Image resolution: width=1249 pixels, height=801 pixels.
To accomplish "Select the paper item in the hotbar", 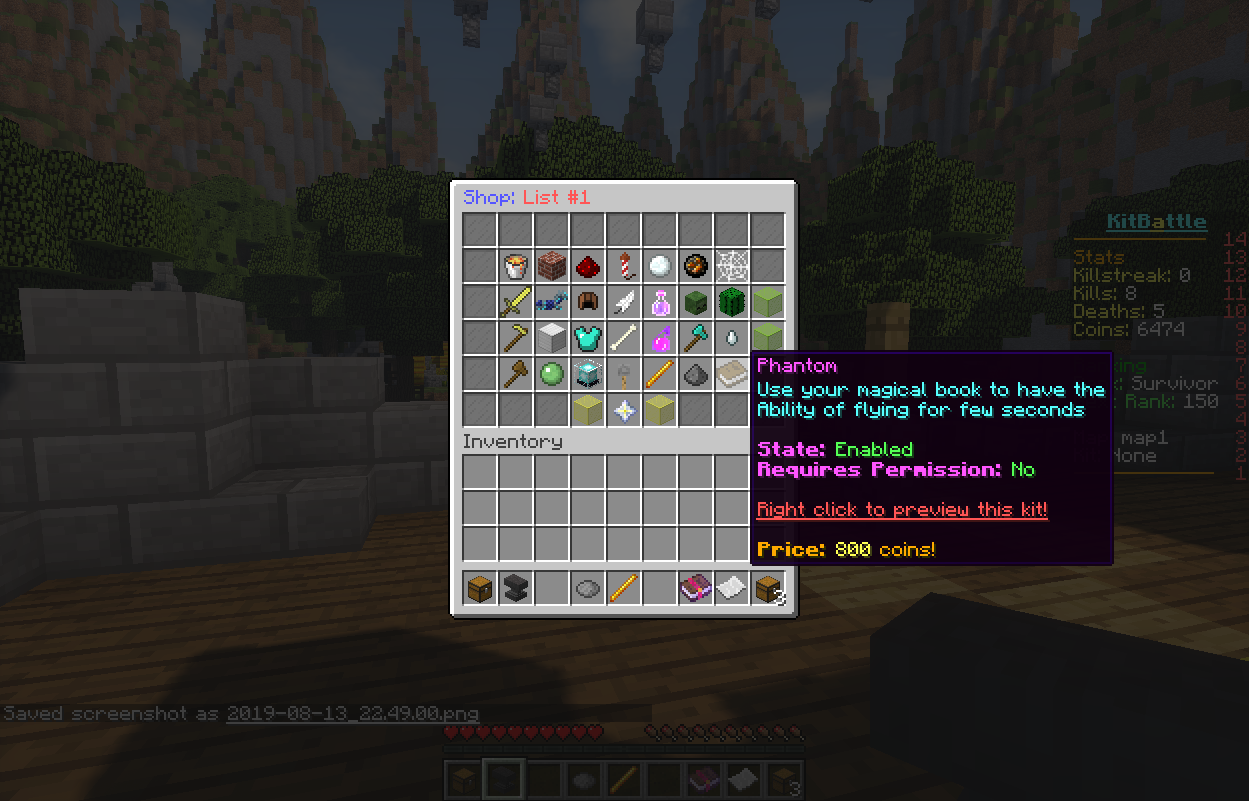I will [732, 588].
